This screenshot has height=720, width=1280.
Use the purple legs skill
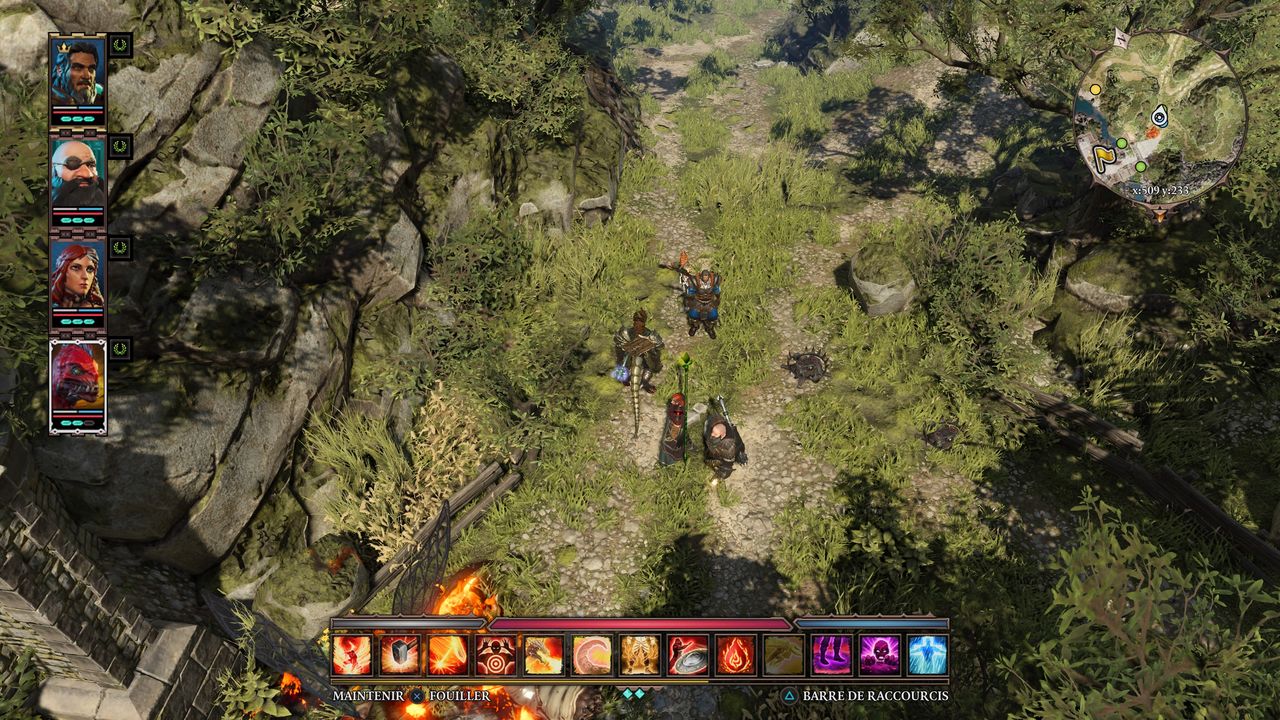click(832, 655)
